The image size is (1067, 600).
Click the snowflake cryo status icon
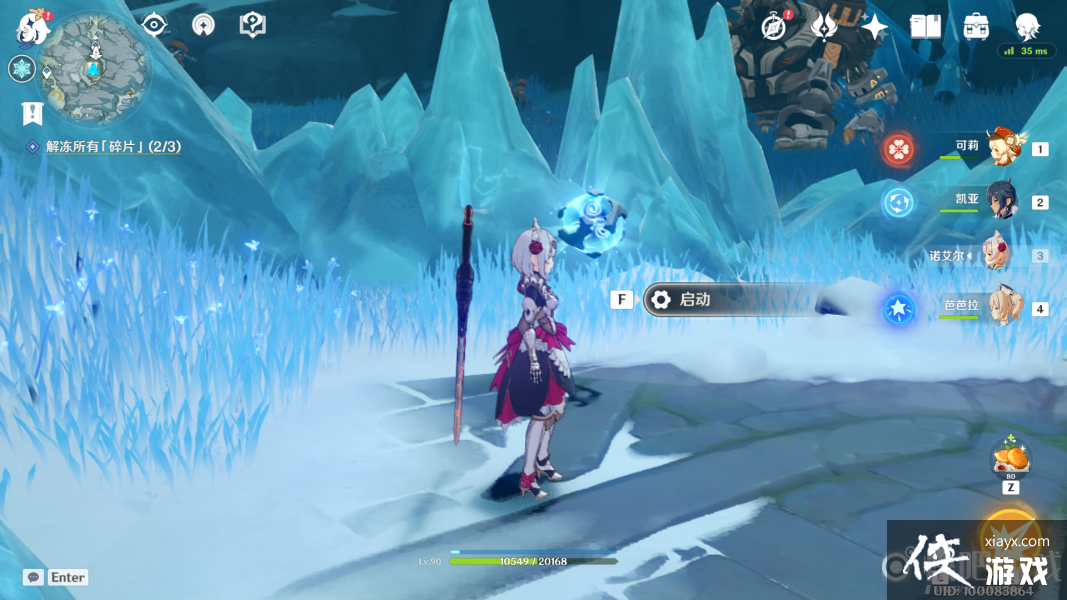(x=22, y=69)
